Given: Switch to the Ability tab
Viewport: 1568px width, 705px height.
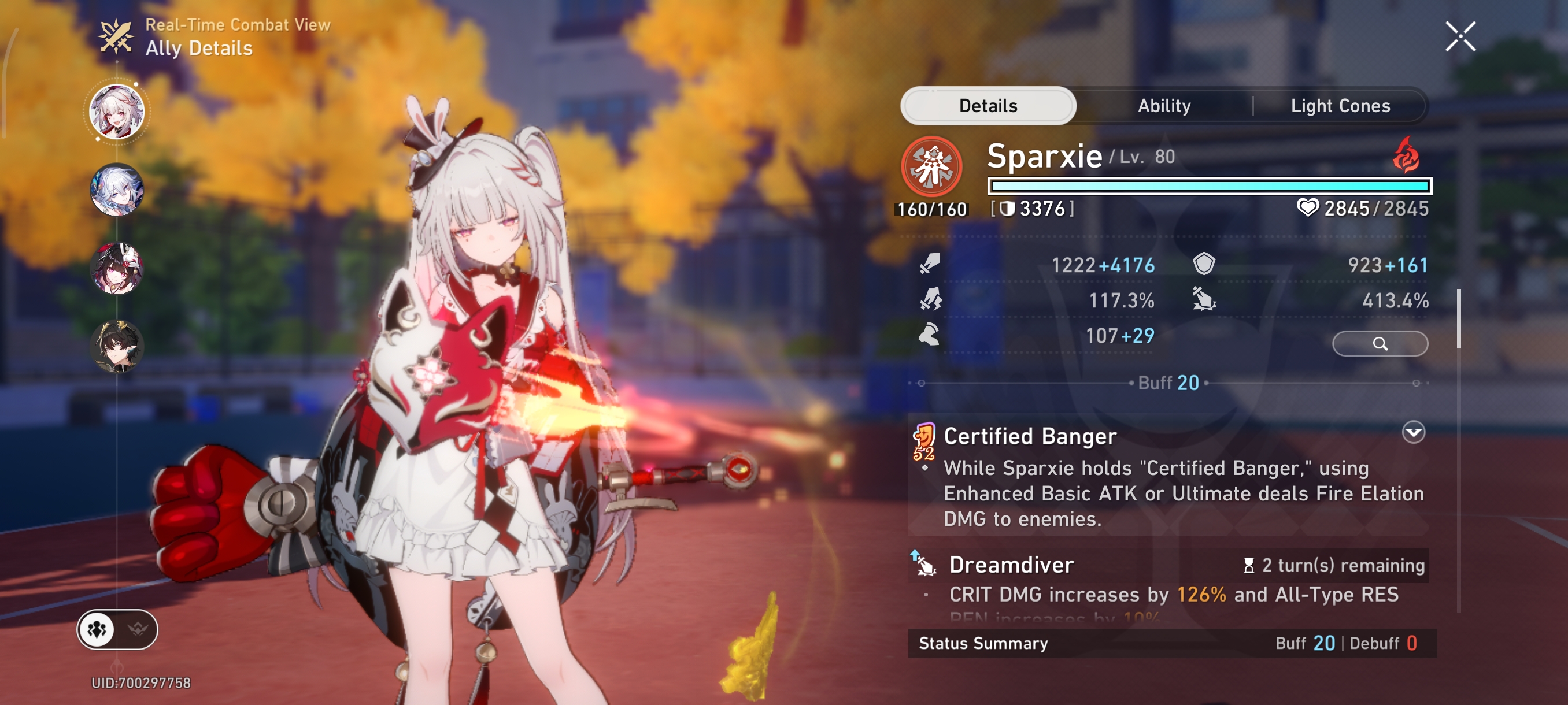Looking at the screenshot, I should click(1164, 106).
